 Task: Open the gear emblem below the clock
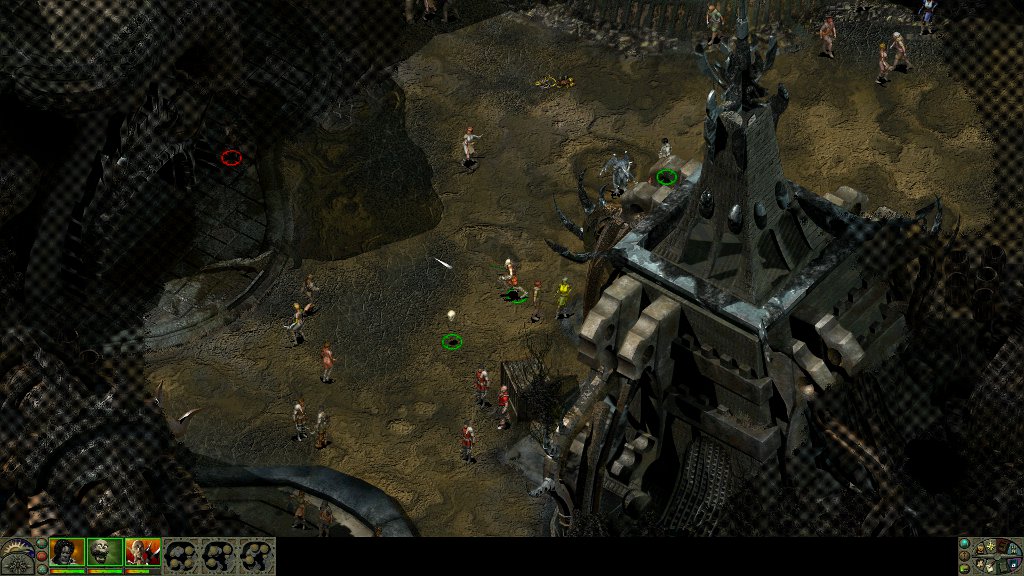tap(18, 565)
